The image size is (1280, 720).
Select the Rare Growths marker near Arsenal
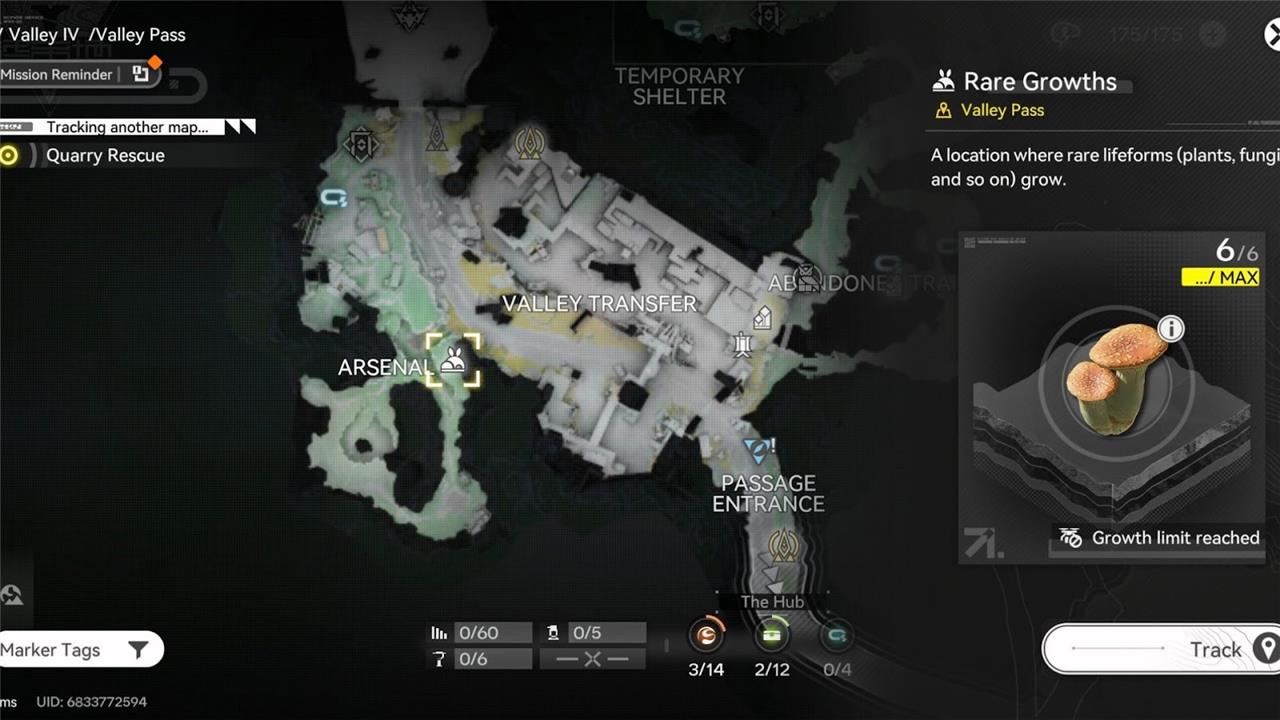tap(453, 360)
